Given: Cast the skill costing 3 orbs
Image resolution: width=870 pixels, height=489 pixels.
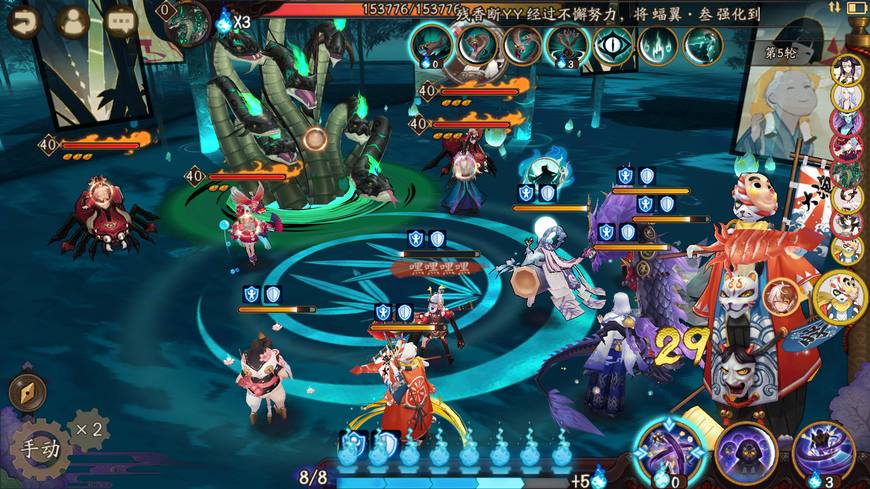Looking at the screenshot, I should point(823,450).
